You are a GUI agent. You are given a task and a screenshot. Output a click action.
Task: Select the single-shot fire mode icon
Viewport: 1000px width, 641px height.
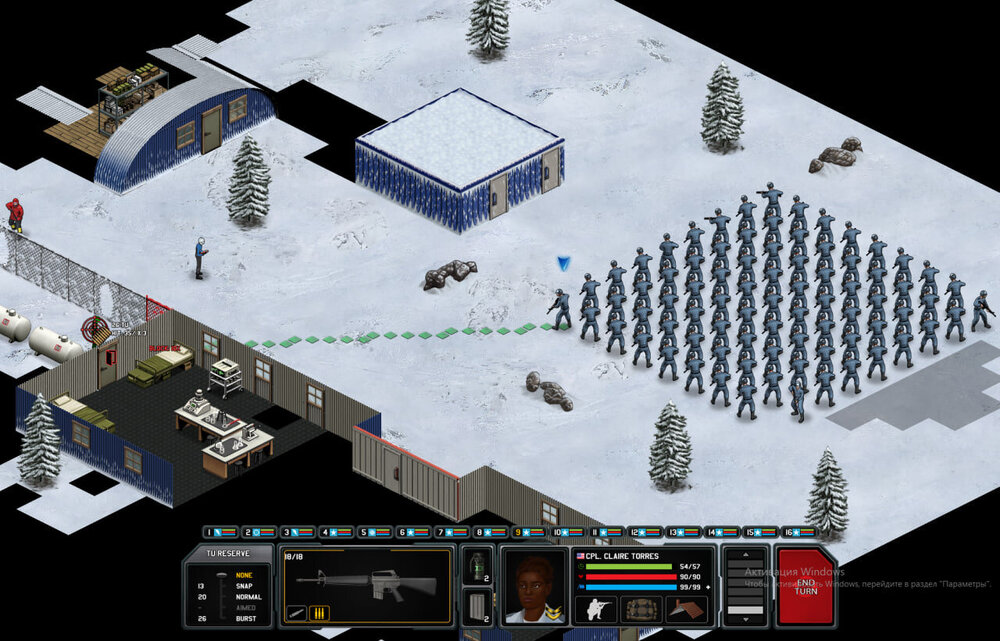(296, 613)
